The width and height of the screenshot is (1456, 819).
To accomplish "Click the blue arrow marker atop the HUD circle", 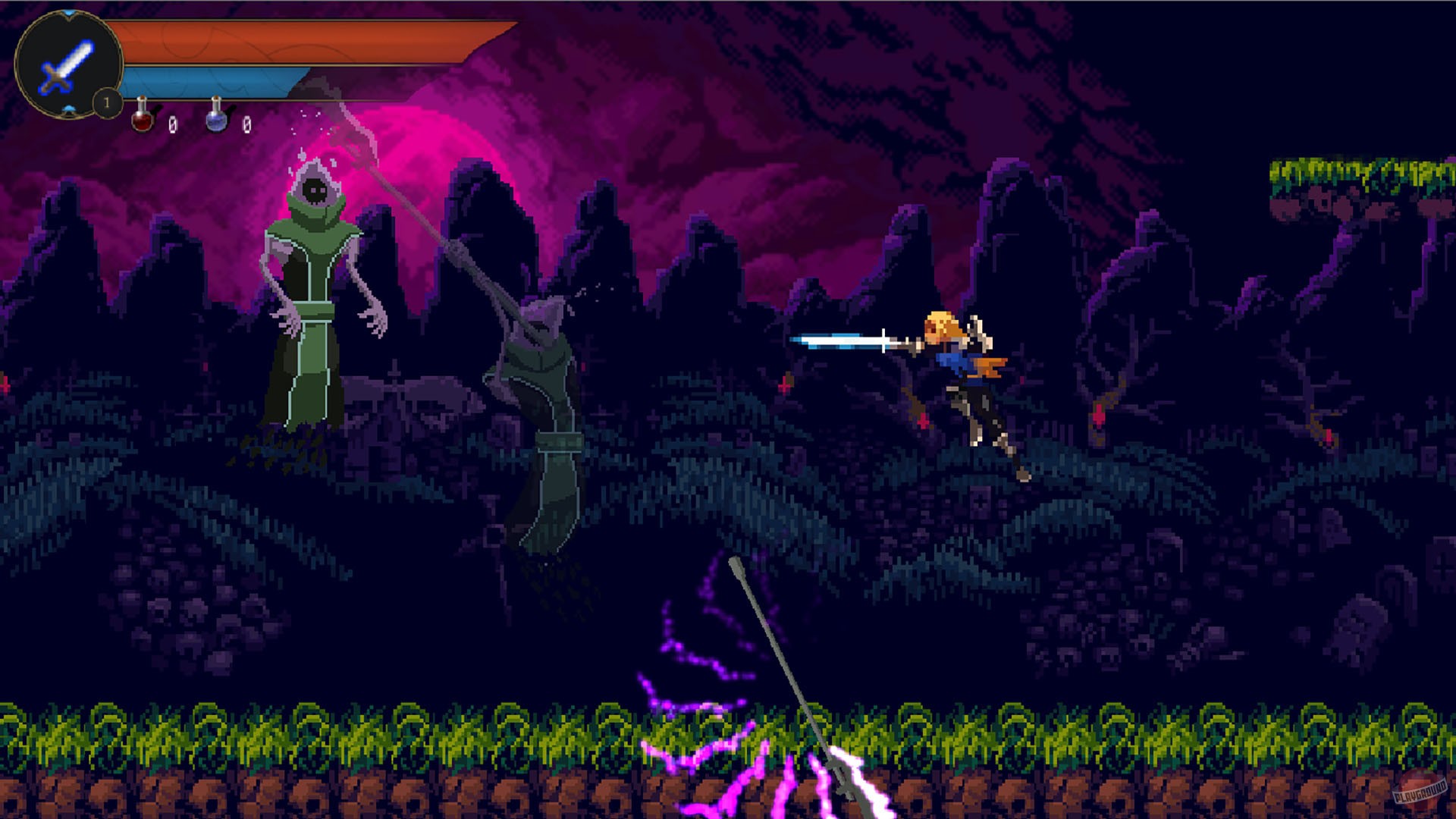I will (68, 13).
